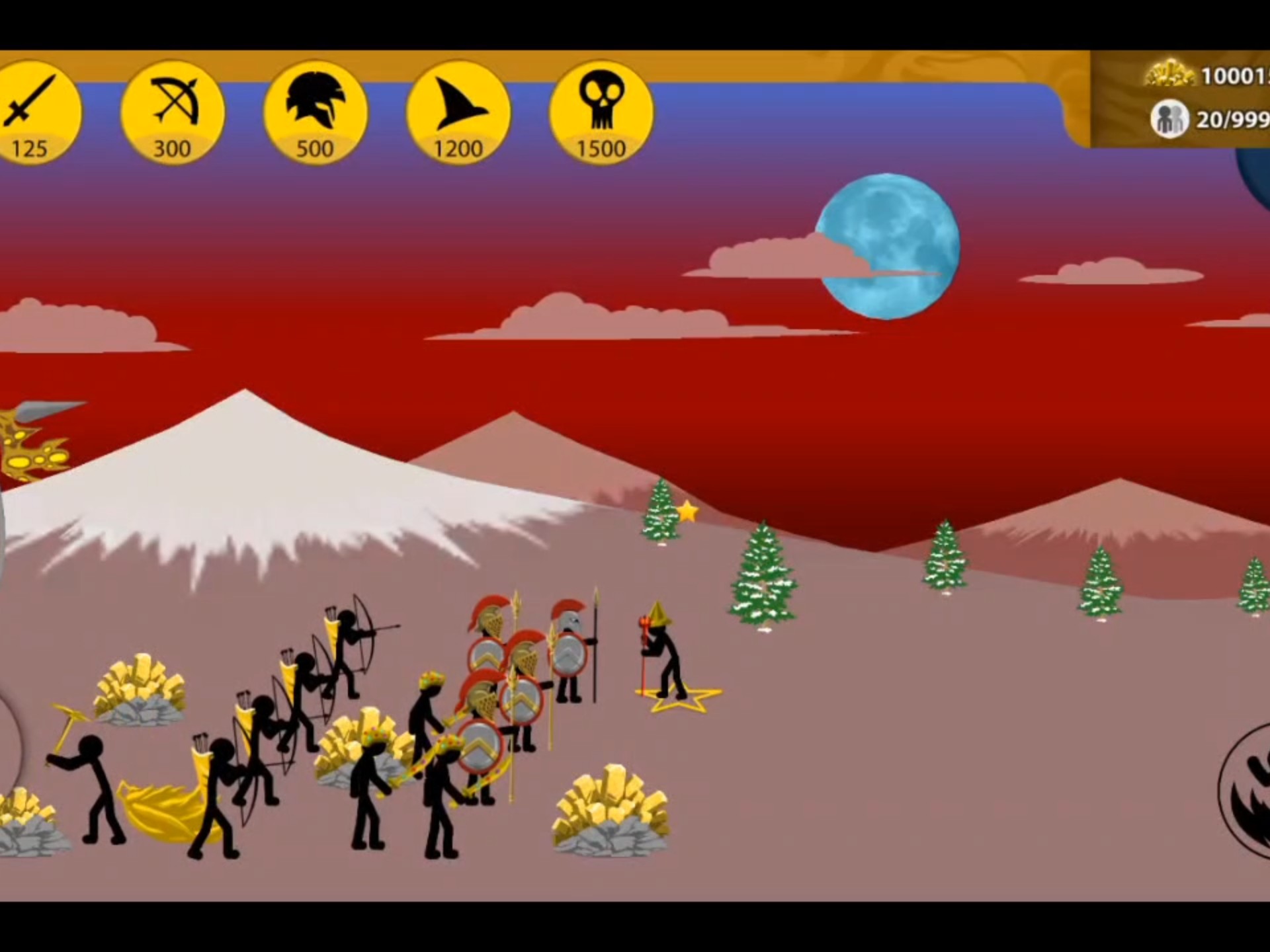Summon a Magikill wizard costing 1200
Image resolution: width=1270 pixels, height=952 pixels.
(458, 112)
